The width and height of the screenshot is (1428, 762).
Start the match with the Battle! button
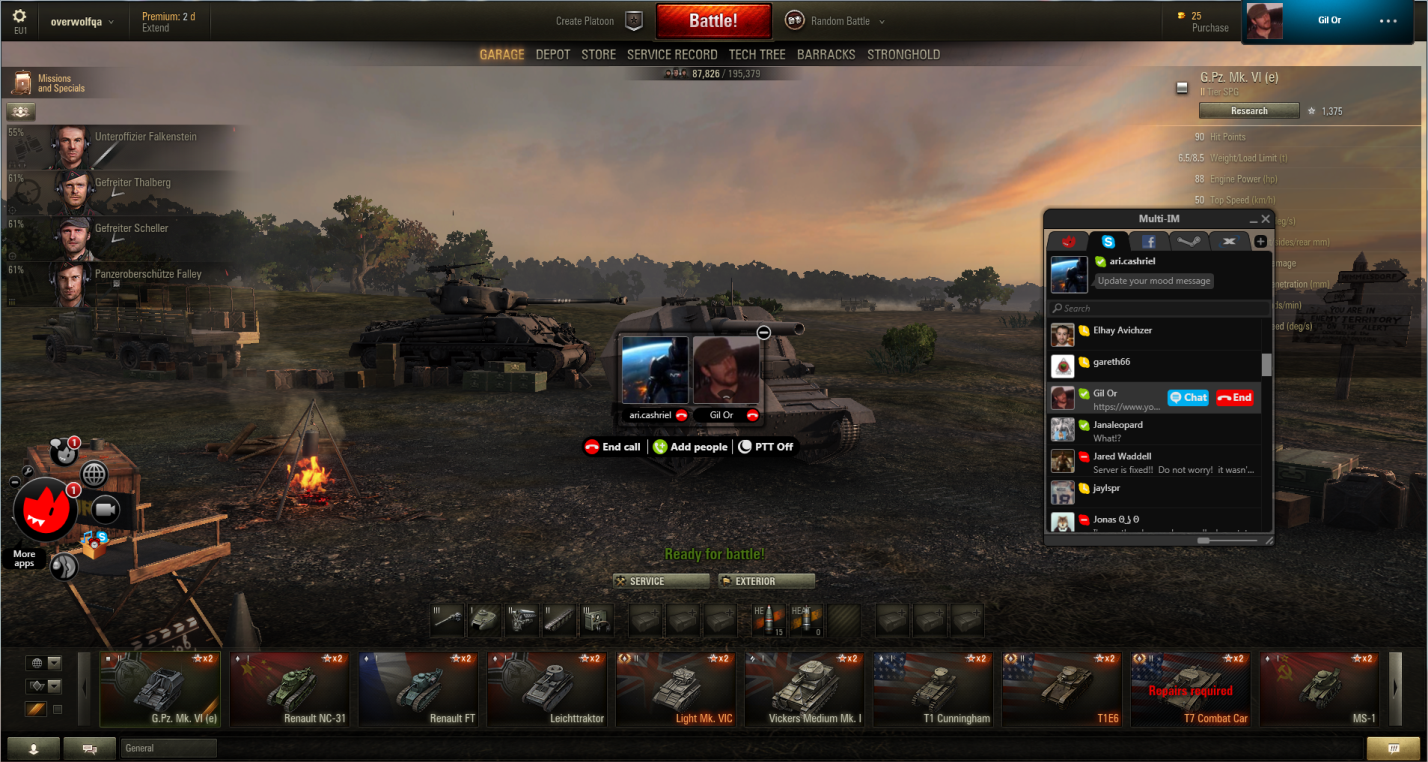pos(713,21)
